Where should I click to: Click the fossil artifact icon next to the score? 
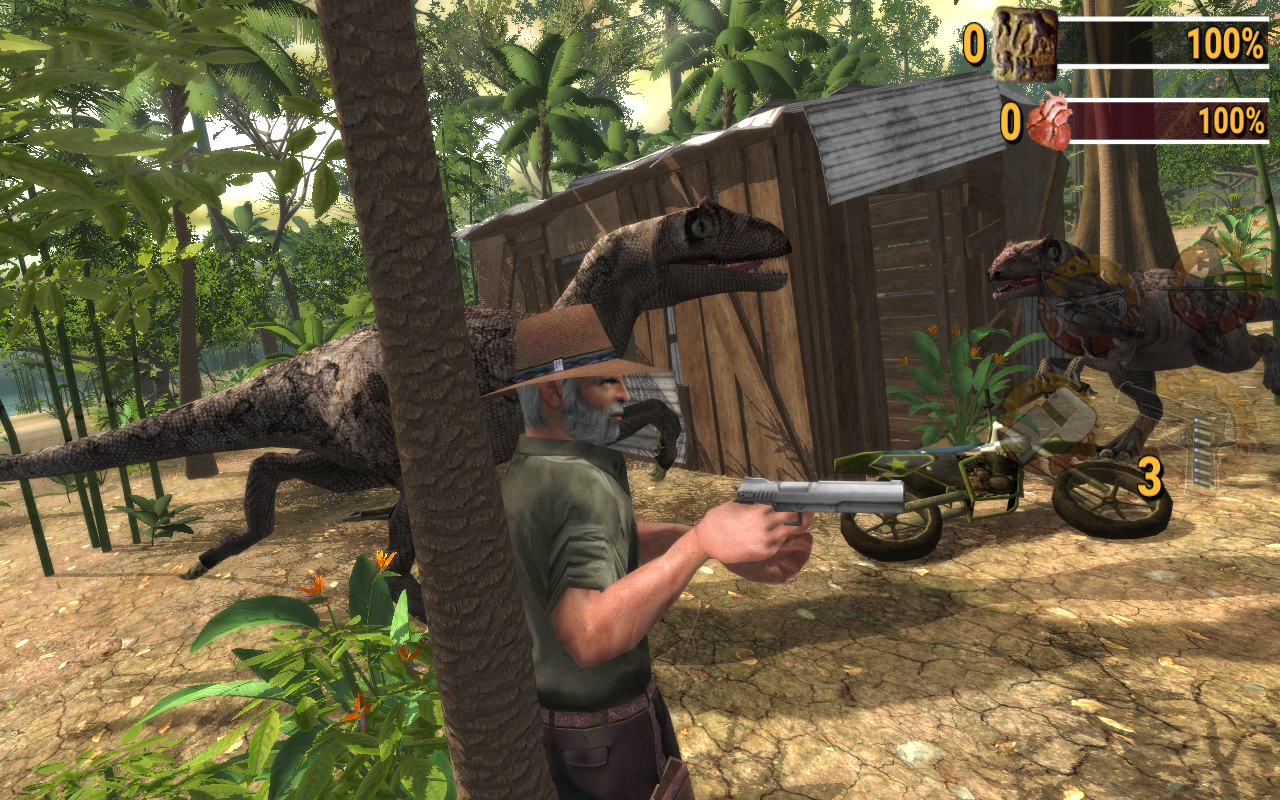point(1024,45)
